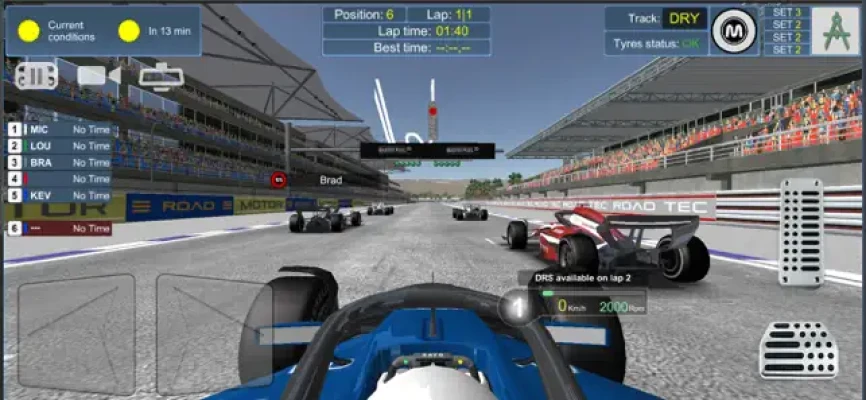Toggle the rear-view mirror icon
Viewport: 866px width, 400px height.
click(160, 76)
